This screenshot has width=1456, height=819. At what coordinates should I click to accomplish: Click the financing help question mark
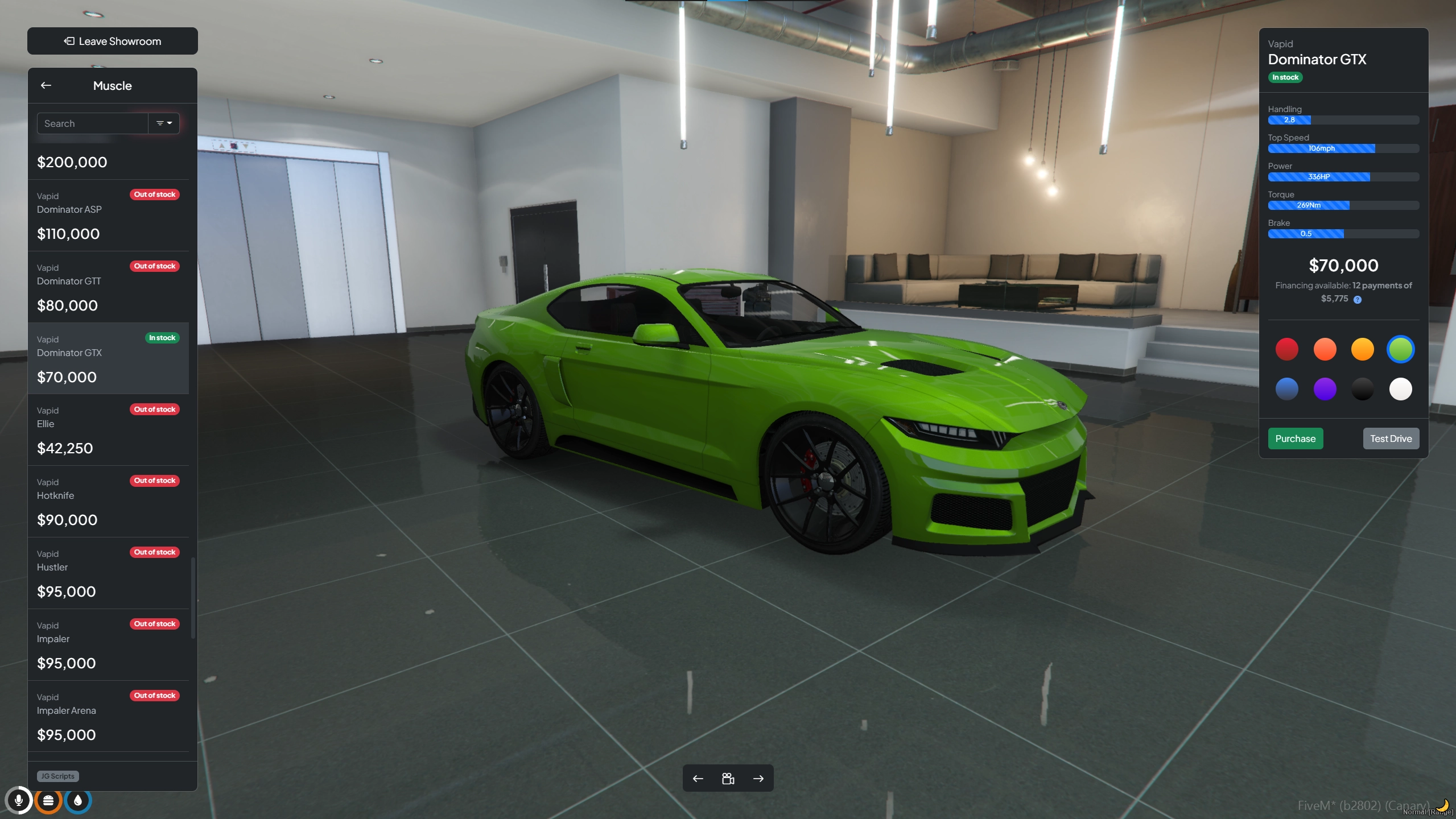(1358, 299)
